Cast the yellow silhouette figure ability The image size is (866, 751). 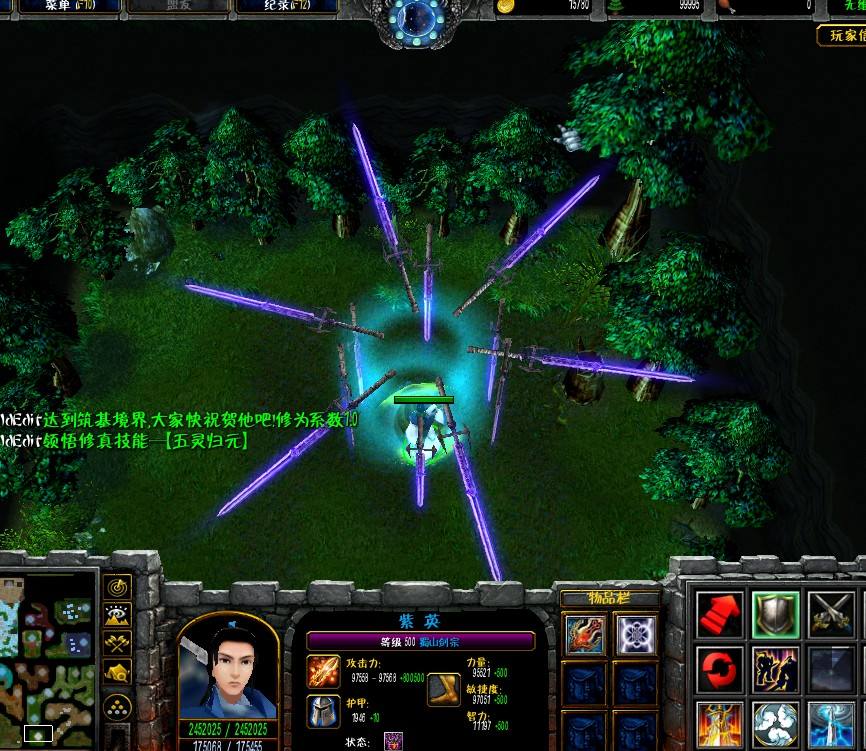coord(775,669)
